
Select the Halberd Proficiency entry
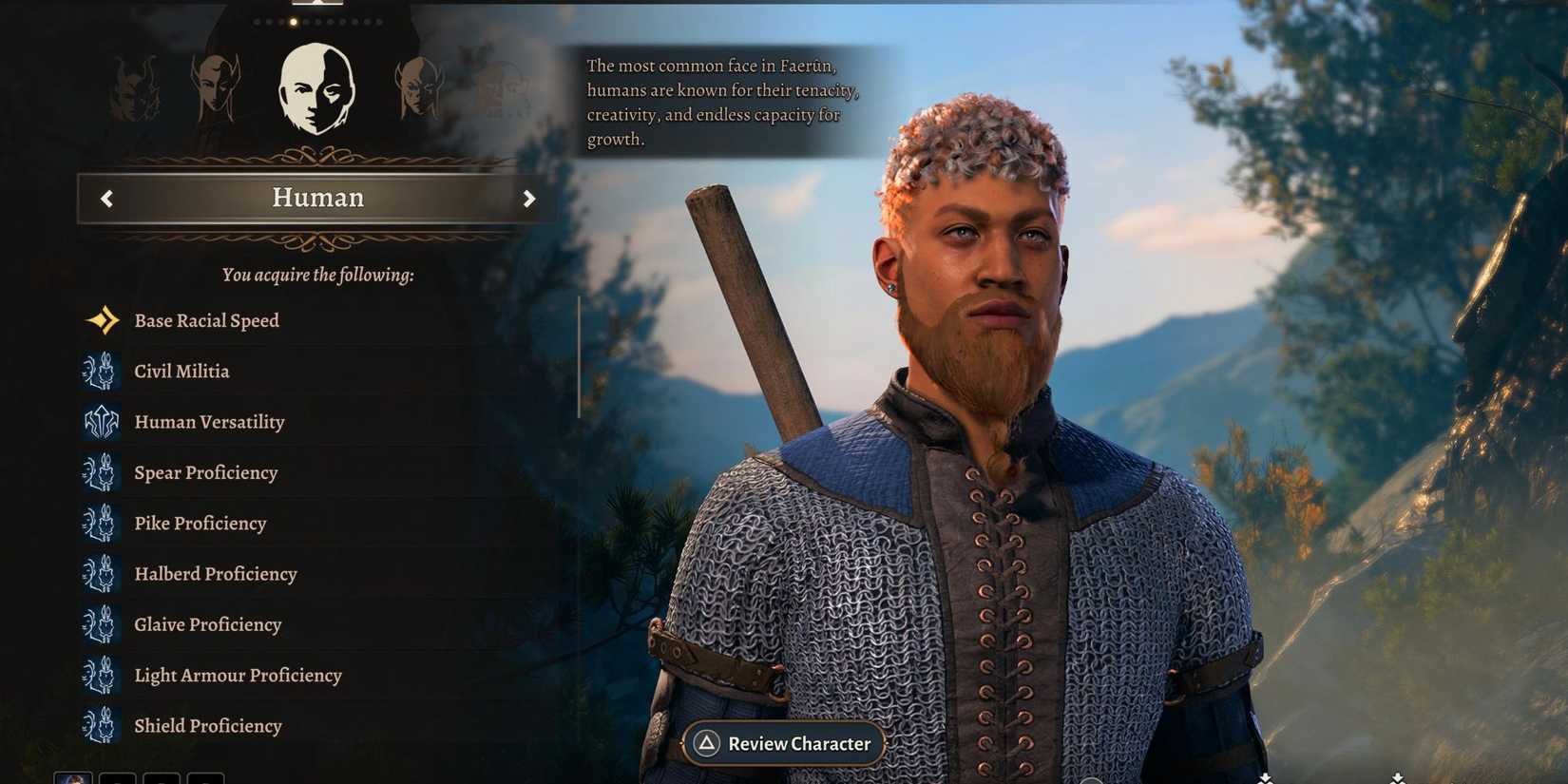(x=215, y=574)
